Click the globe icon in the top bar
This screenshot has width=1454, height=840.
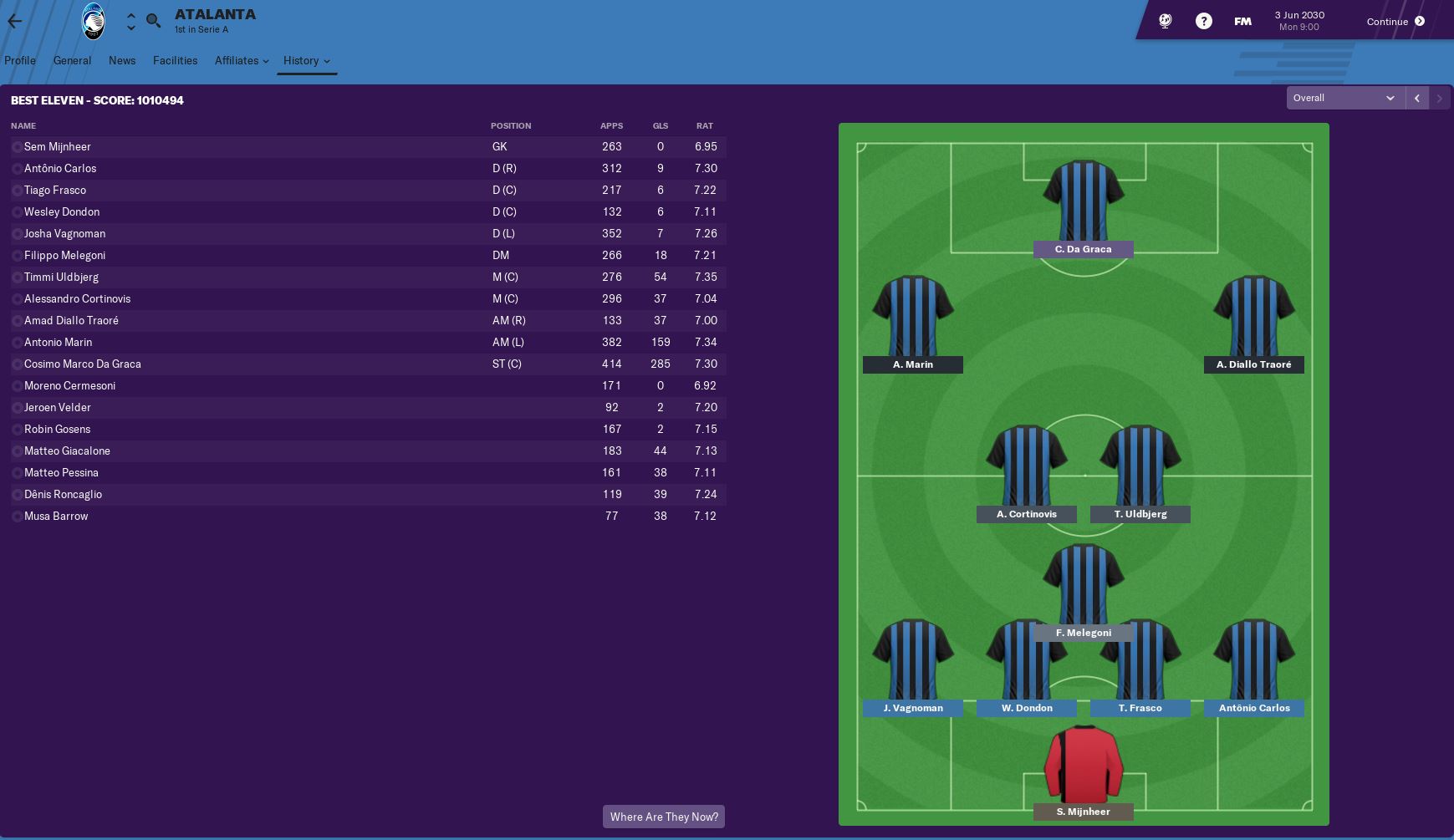click(1163, 20)
